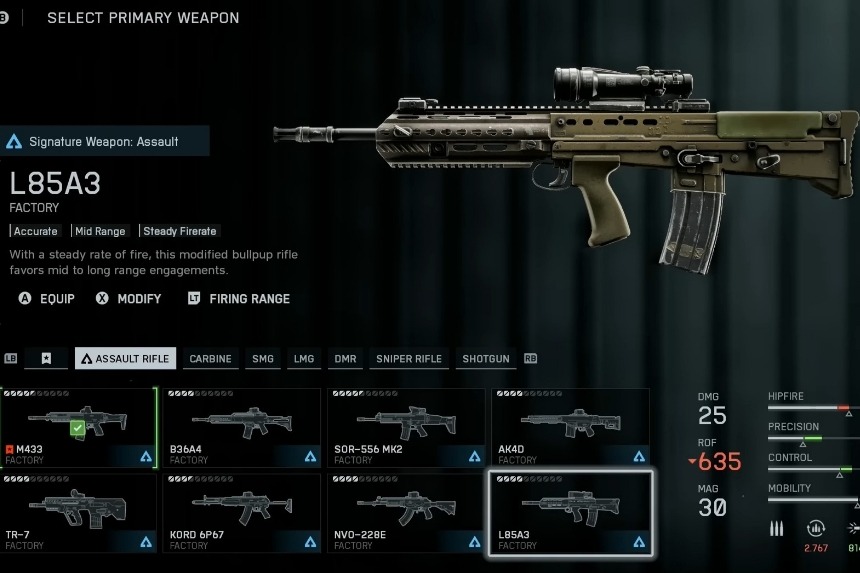Open the favorites star tab
The image size is (860, 573).
pos(46,358)
